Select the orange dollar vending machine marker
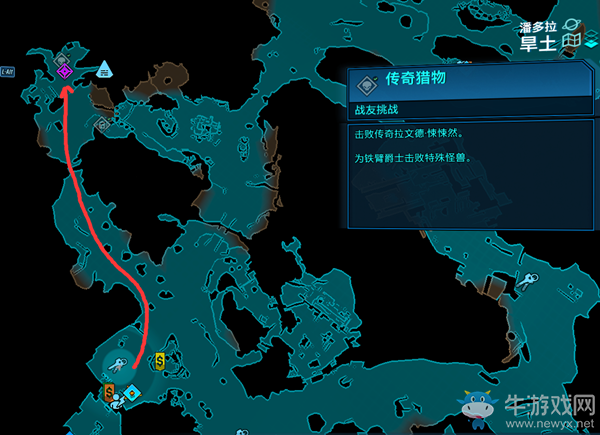This screenshot has width=600, height=435. click(x=109, y=392)
